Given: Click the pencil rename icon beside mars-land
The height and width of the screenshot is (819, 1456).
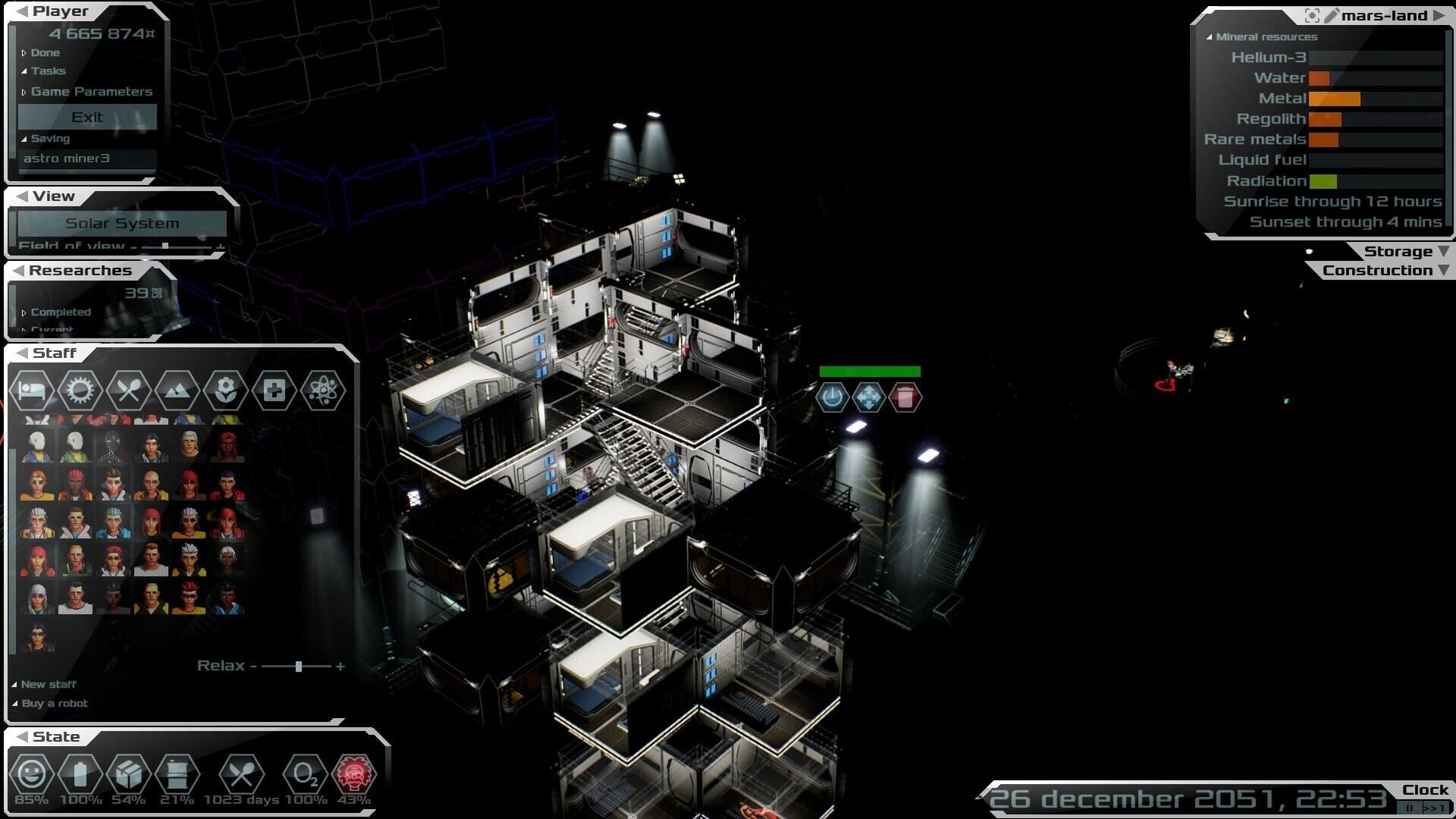Looking at the screenshot, I should pyautogui.click(x=1332, y=16).
